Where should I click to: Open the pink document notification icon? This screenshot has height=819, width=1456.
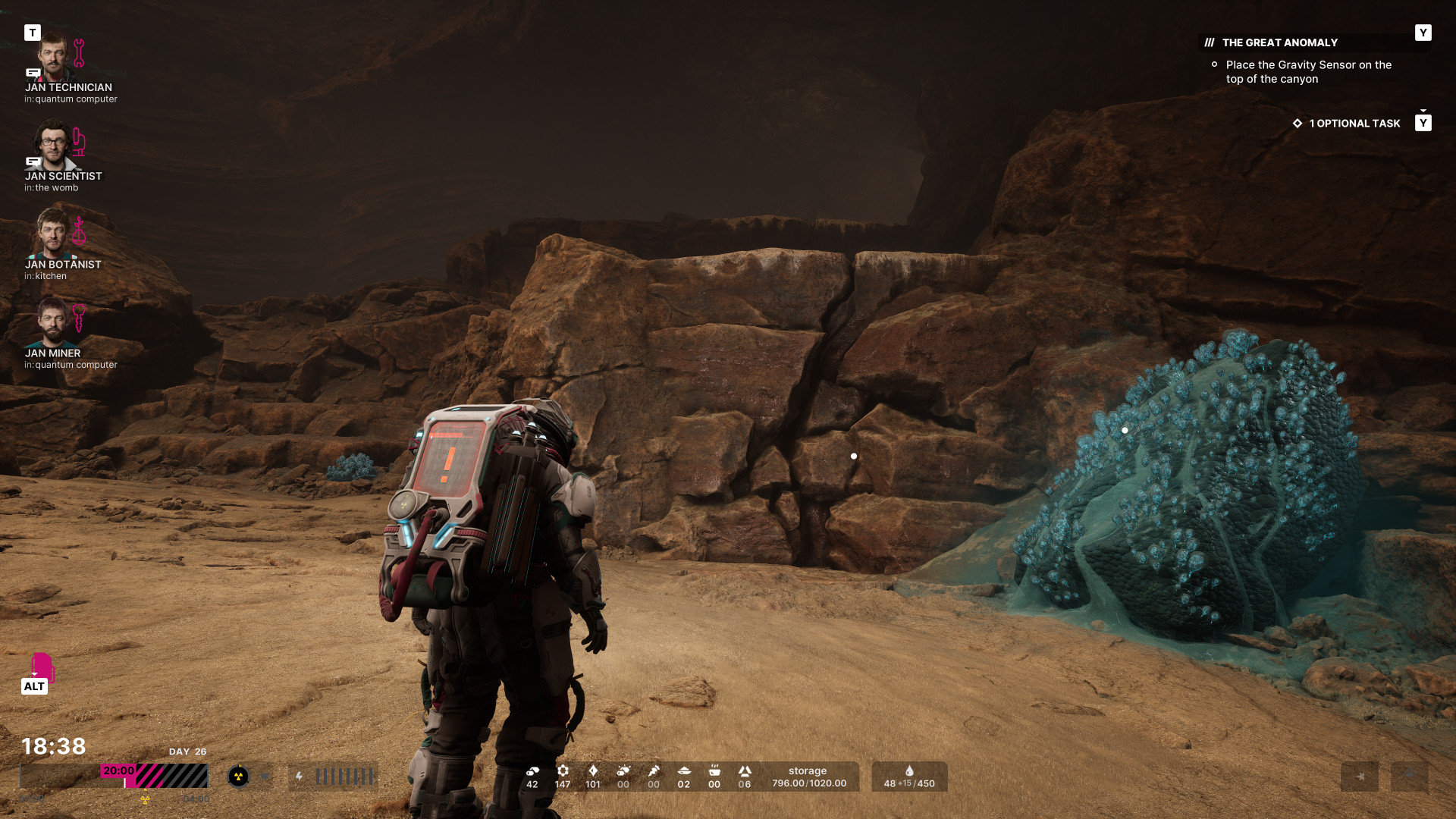tap(42, 667)
